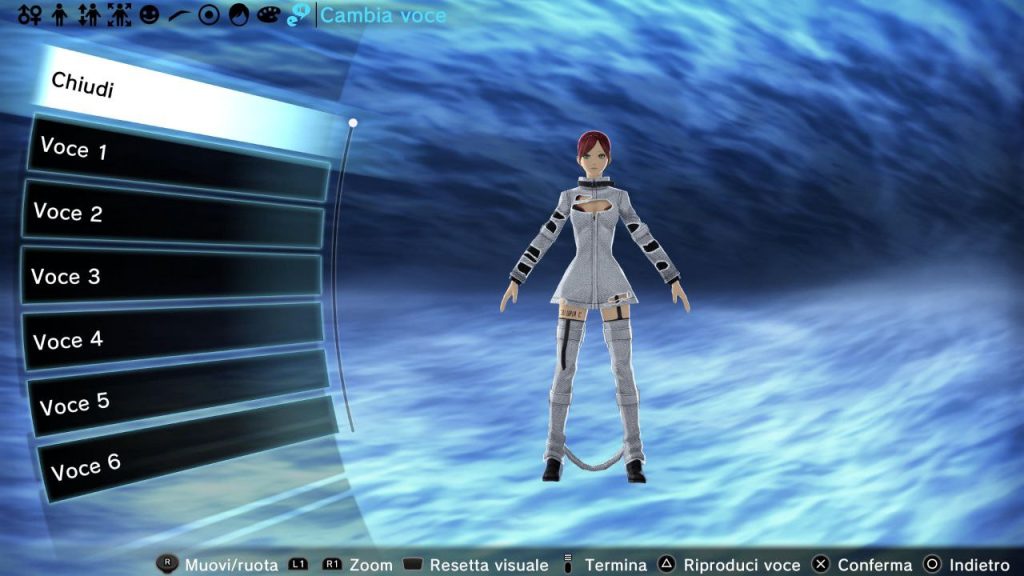Open the color palette category
Image resolution: width=1024 pixels, height=576 pixels.
coord(268,16)
